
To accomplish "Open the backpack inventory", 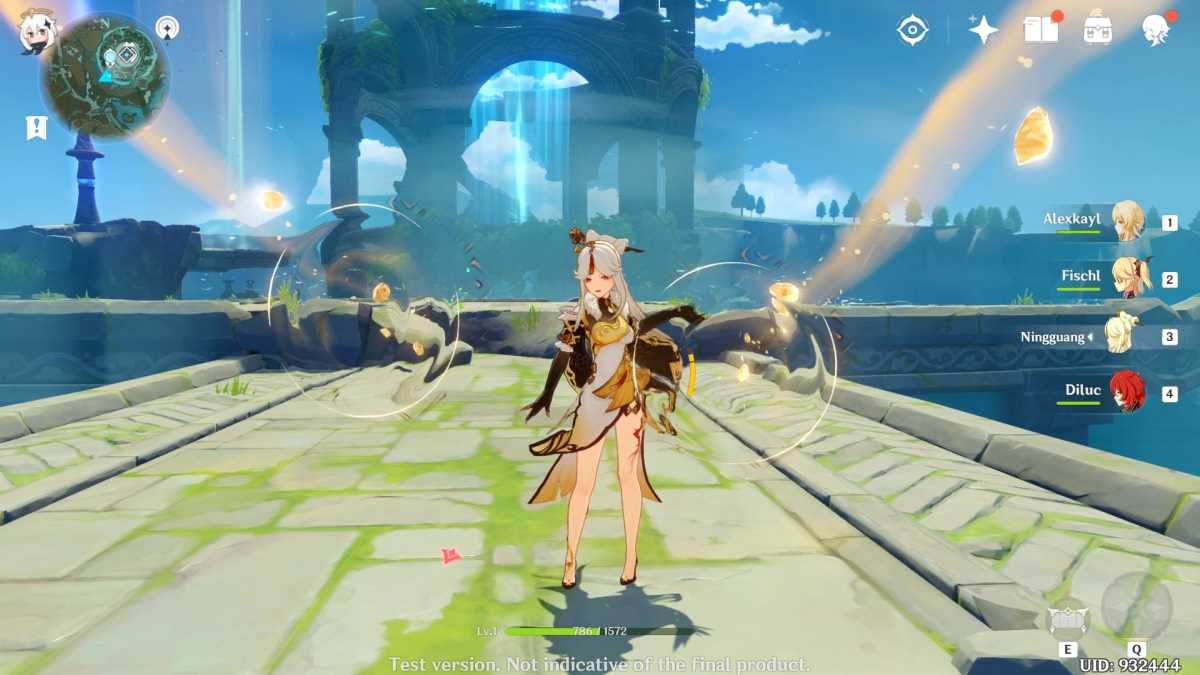I will [1098, 30].
